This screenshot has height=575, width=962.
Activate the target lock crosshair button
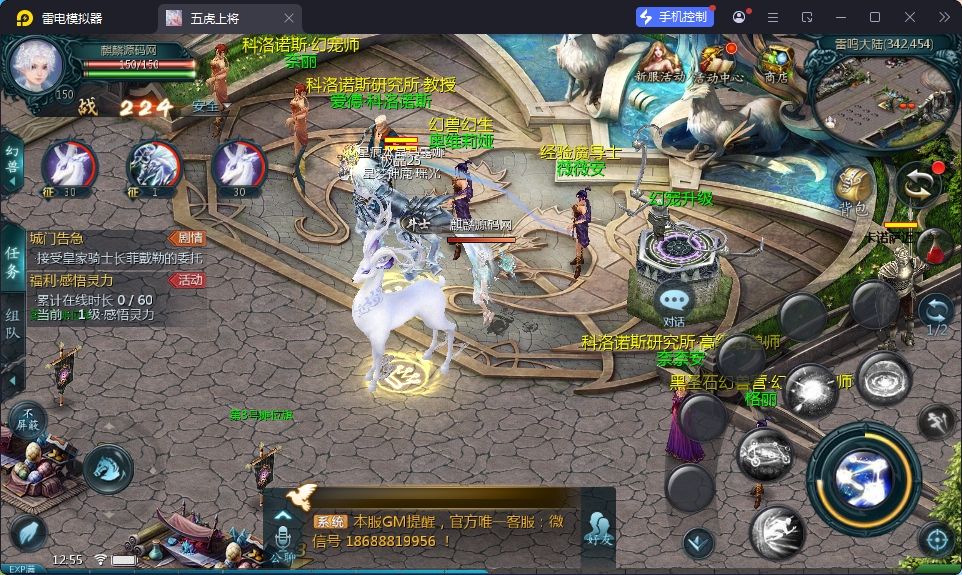[x=937, y=540]
